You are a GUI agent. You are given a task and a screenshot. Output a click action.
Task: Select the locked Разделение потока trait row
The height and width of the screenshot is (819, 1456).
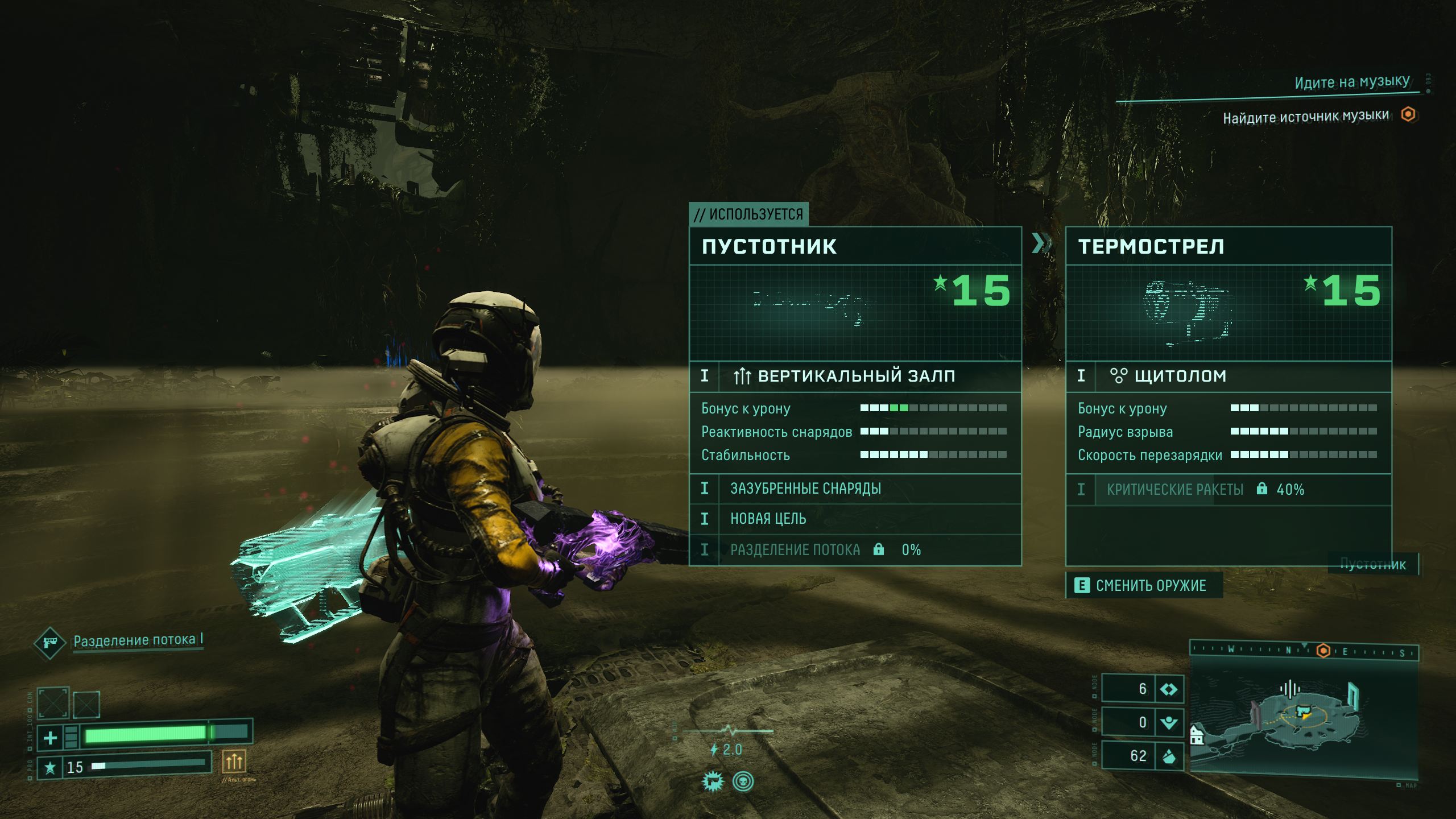point(855,549)
